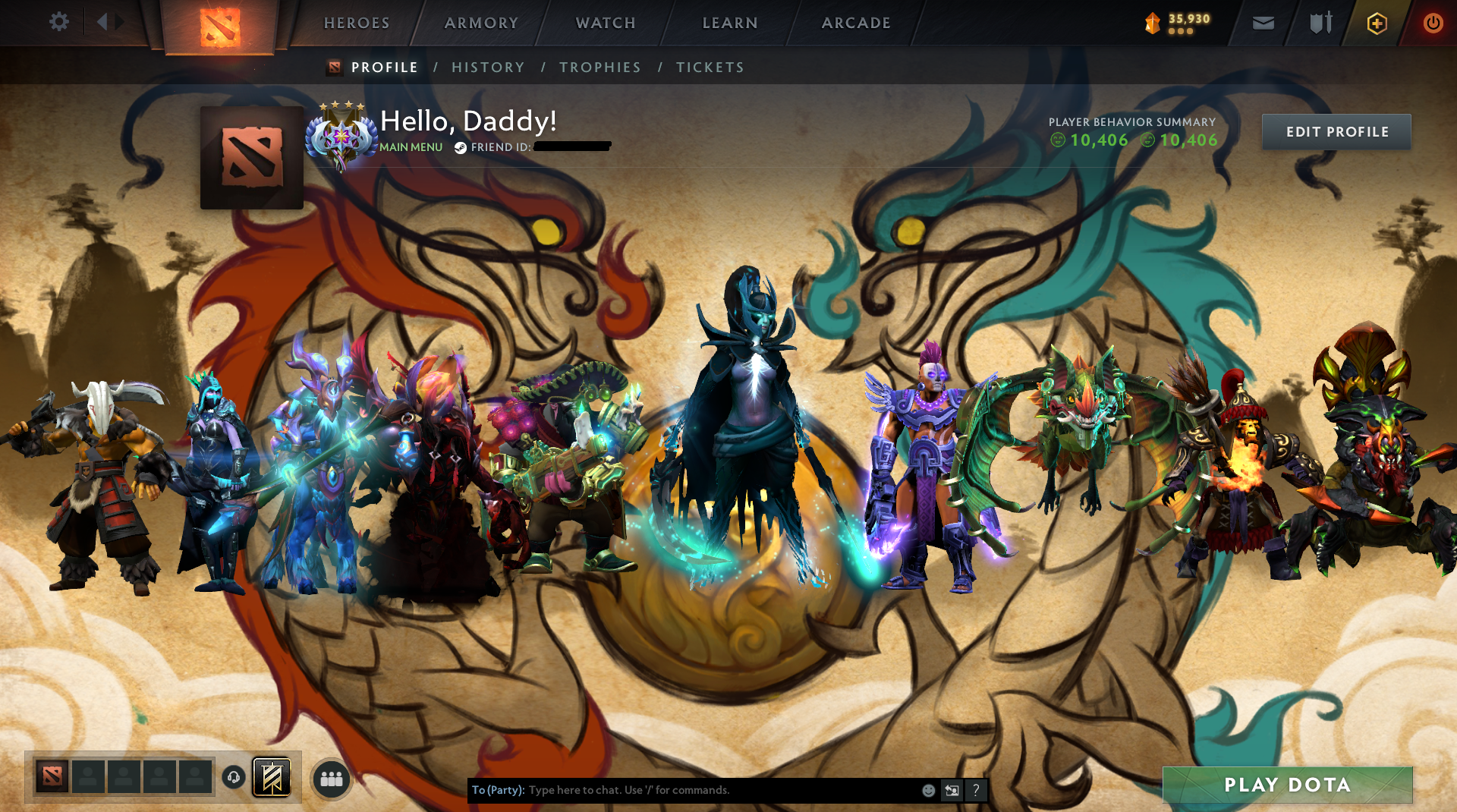Open the TROPHIES tab

tap(599, 67)
